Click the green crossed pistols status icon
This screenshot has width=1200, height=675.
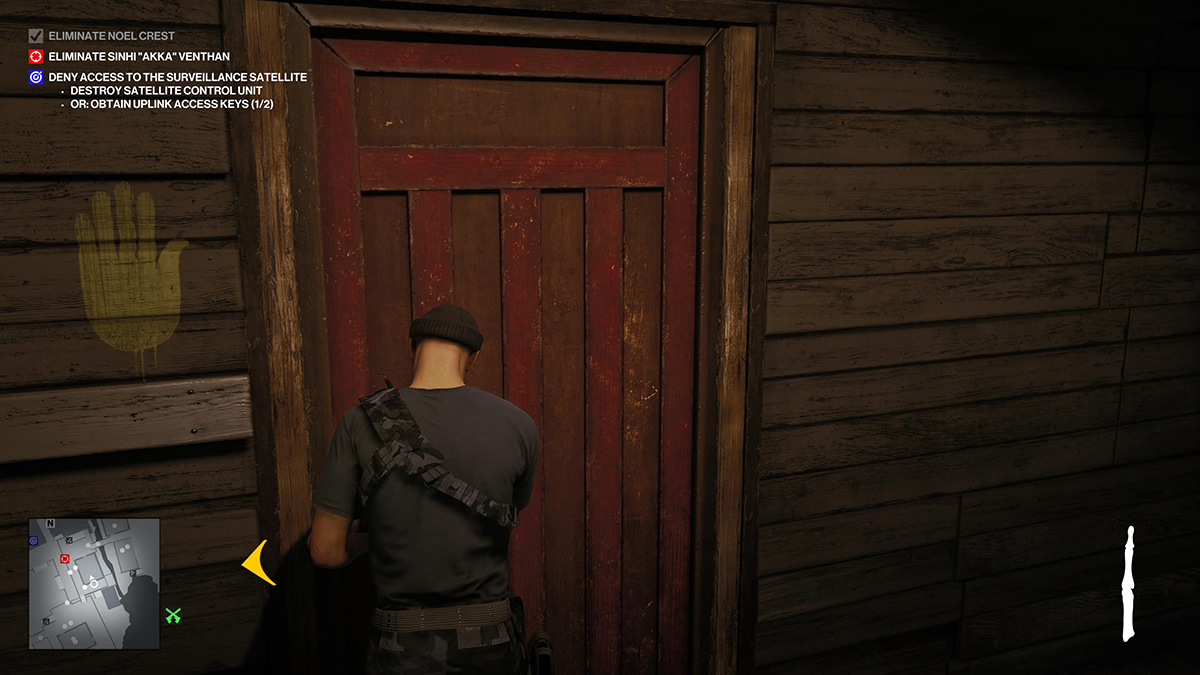click(x=173, y=615)
